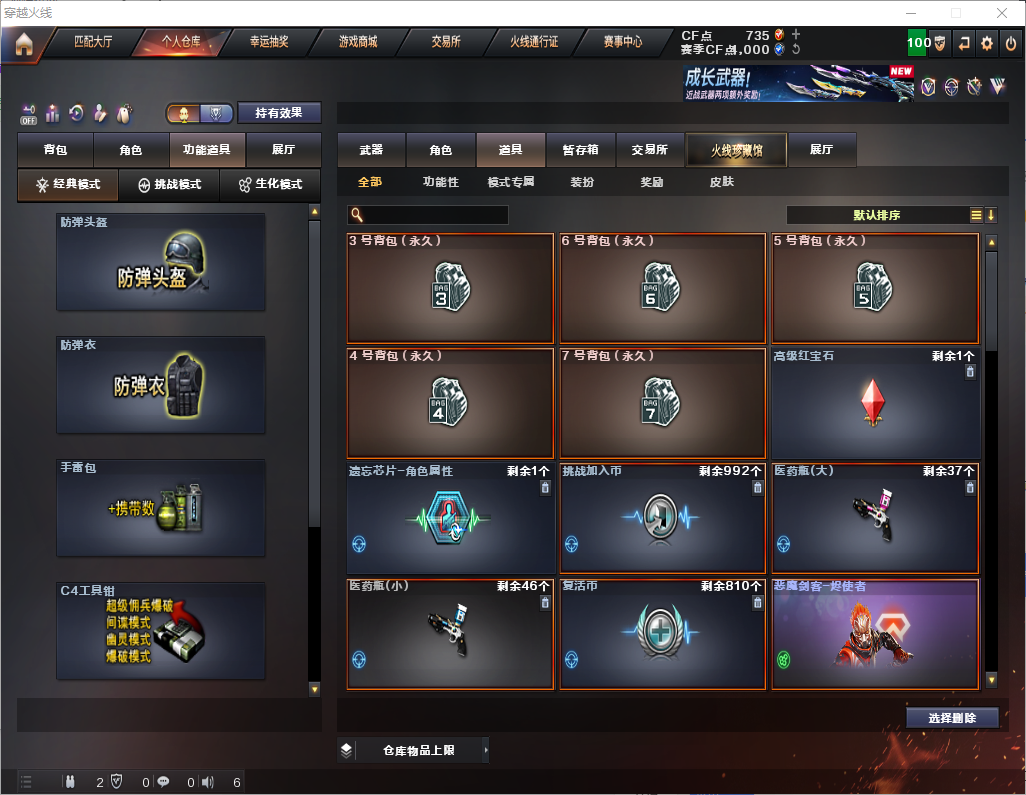Switch to 生化模式 bio mode tab
The height and width of the screenshot is (795, 1026).
pos(269,185)
